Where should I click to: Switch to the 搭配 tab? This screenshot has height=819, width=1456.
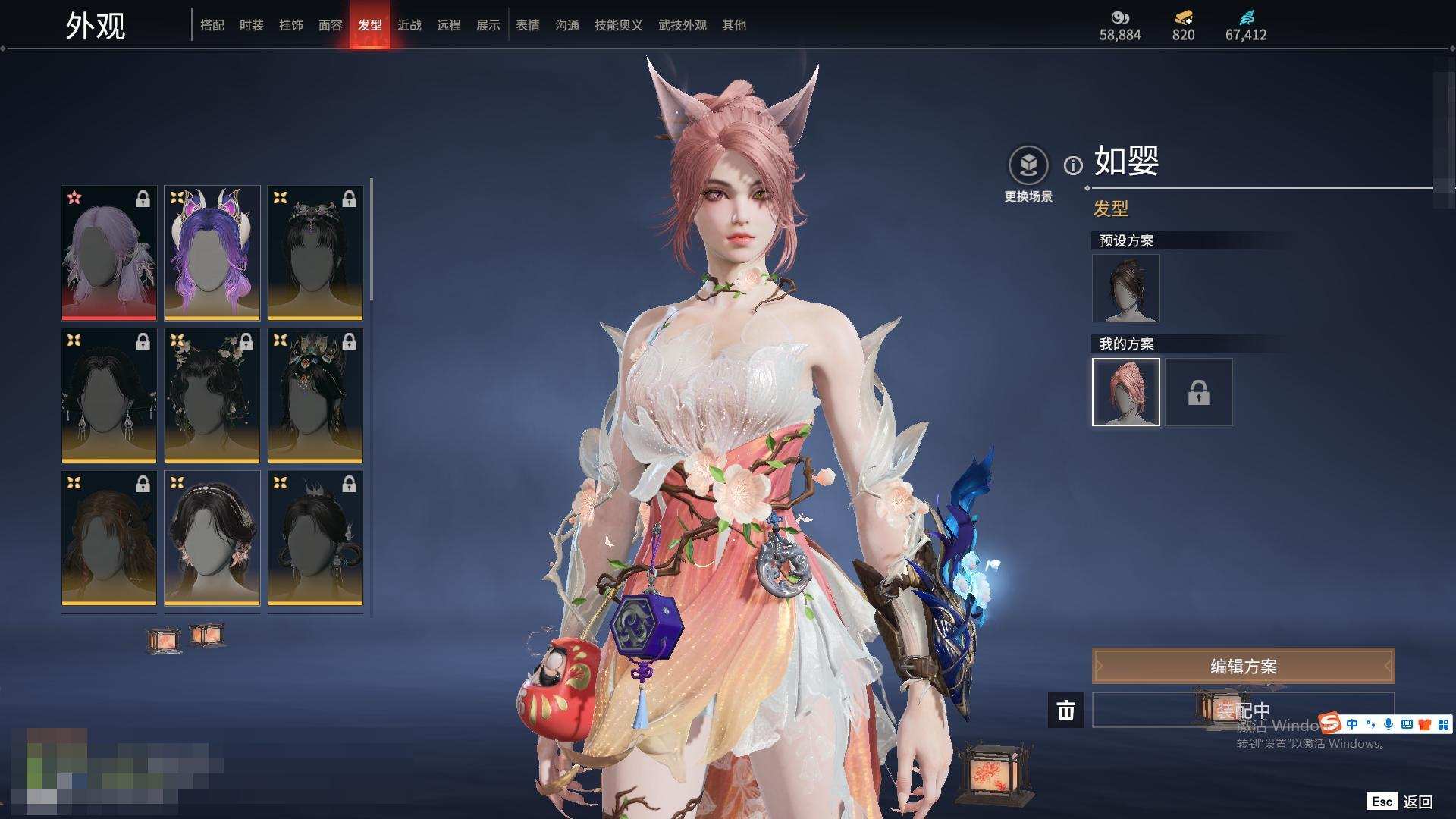(x=212, y=25)
